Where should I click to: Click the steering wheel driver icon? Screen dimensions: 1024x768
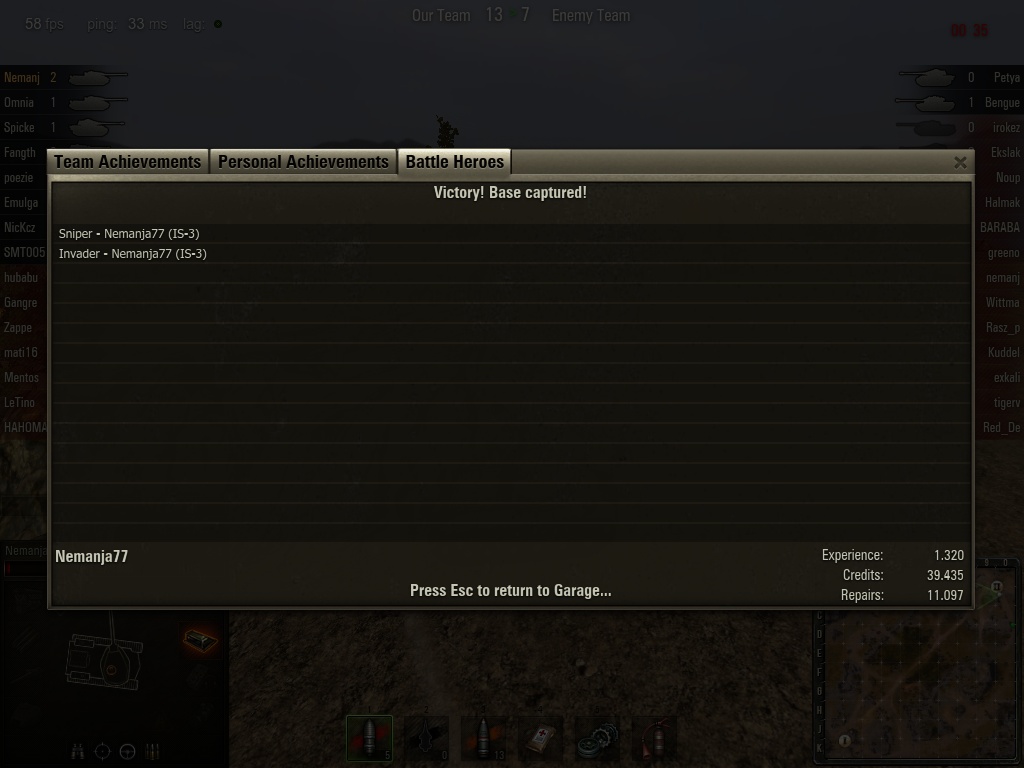point(128,751)
